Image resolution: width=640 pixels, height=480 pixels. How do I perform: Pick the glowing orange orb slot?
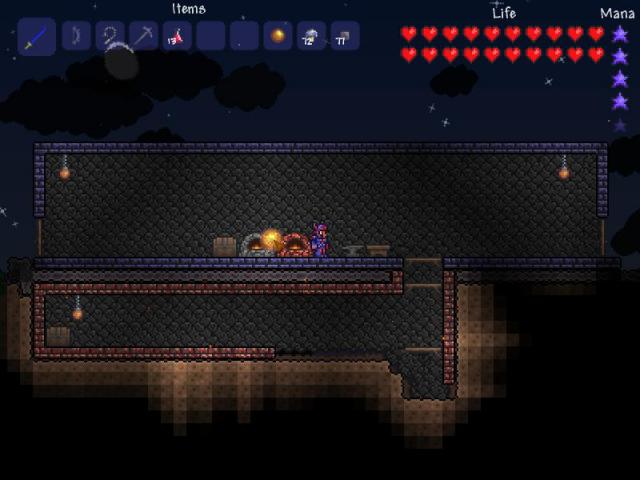click(278, 37)
